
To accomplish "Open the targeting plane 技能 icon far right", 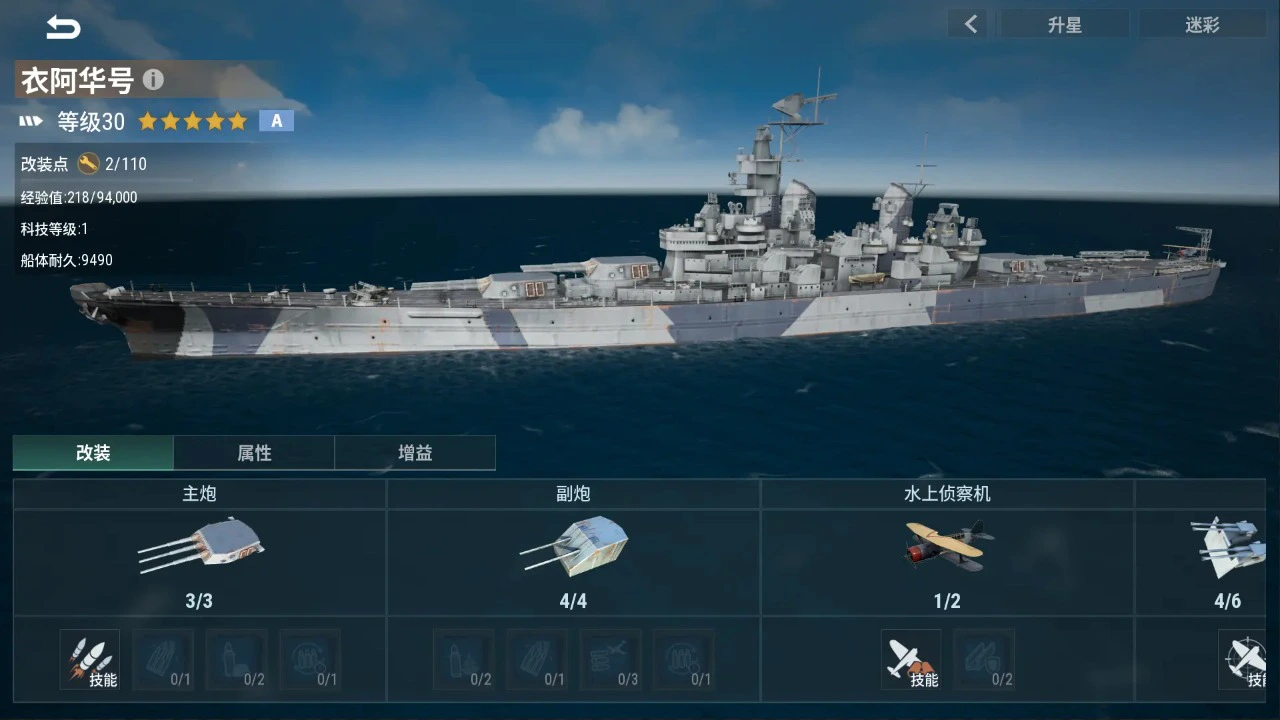I will 1244,660.
